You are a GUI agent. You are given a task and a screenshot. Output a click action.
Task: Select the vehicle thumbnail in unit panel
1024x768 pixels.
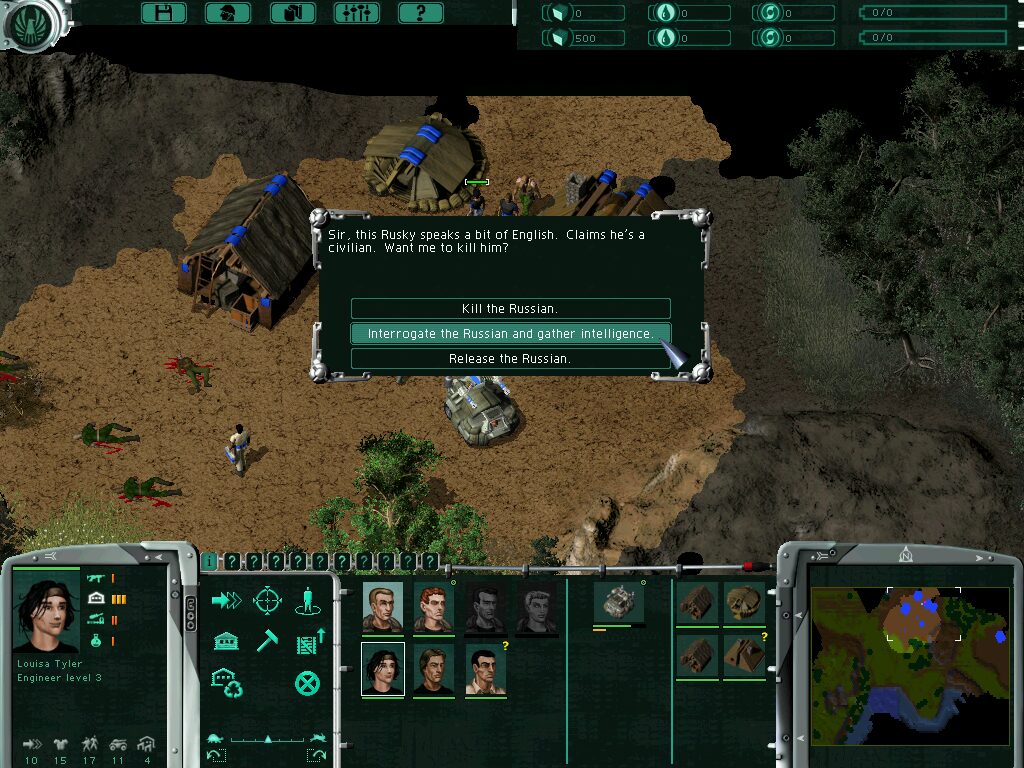[x=617, y=603]
